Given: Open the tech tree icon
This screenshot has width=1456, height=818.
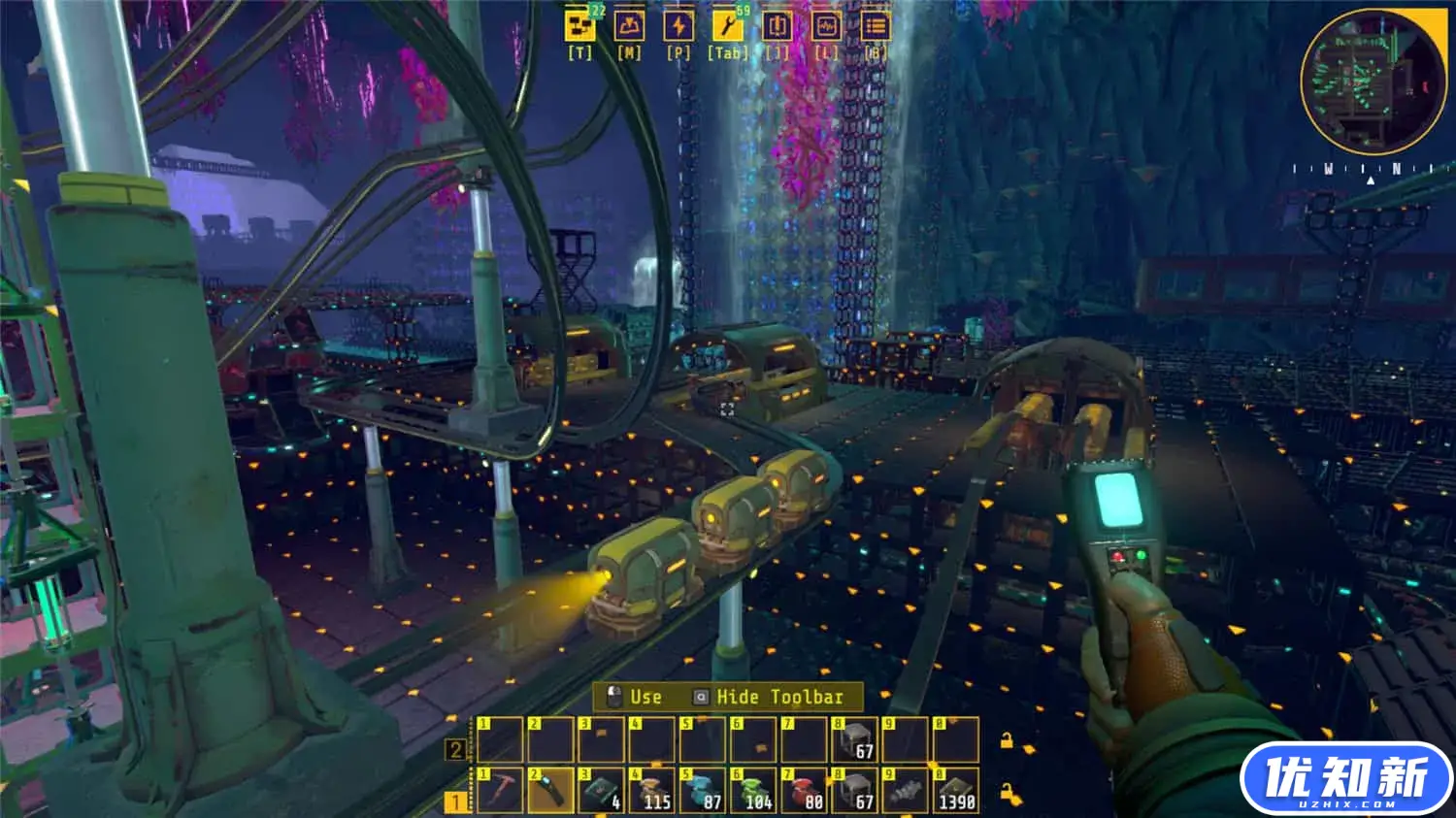Looking at the screenshot, I should [580, 26].
